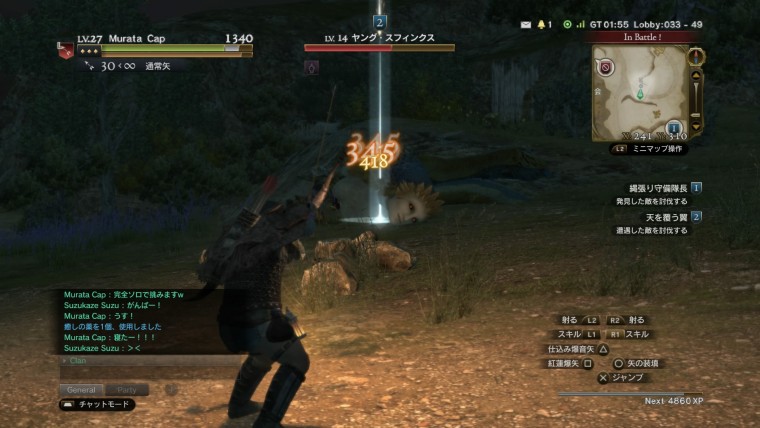Click the minimap
This screenshot has height=428, width=760.
(x=640, y=92)
